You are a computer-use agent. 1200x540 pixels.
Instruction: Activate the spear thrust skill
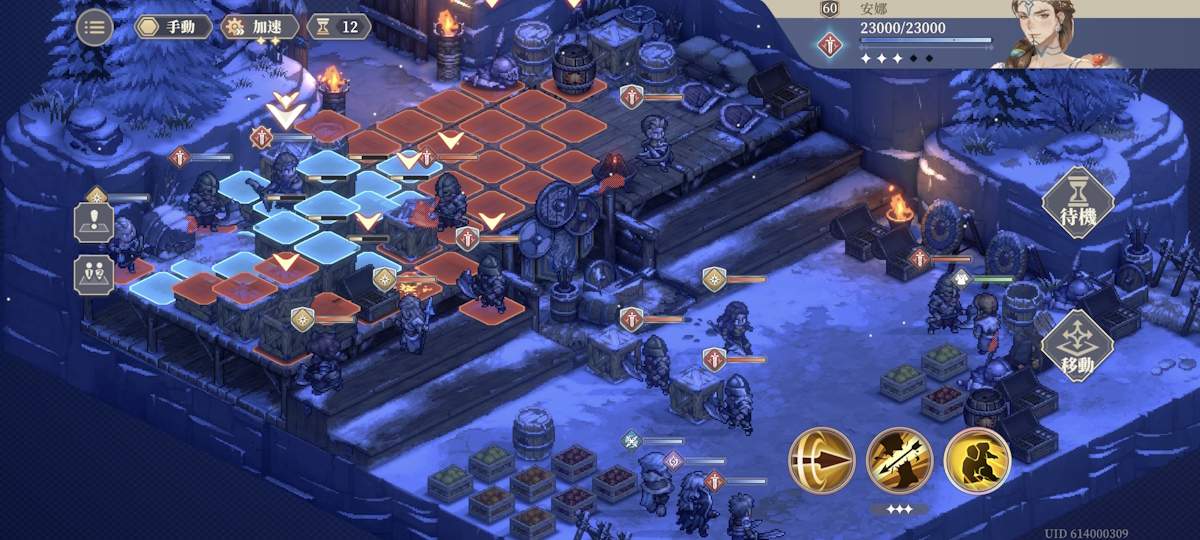coord(821,460)
